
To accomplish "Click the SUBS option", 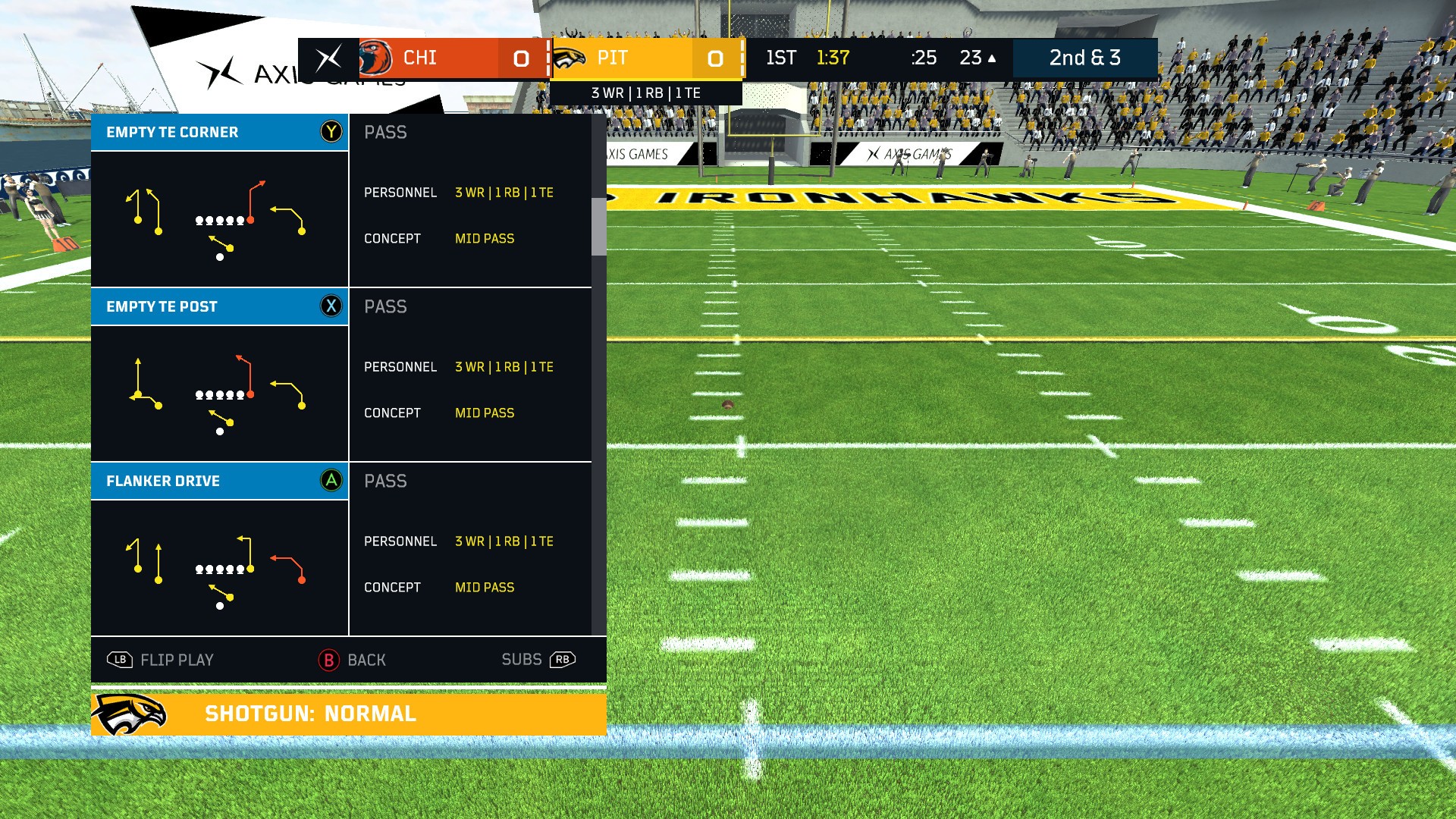I will coord(521,659).
